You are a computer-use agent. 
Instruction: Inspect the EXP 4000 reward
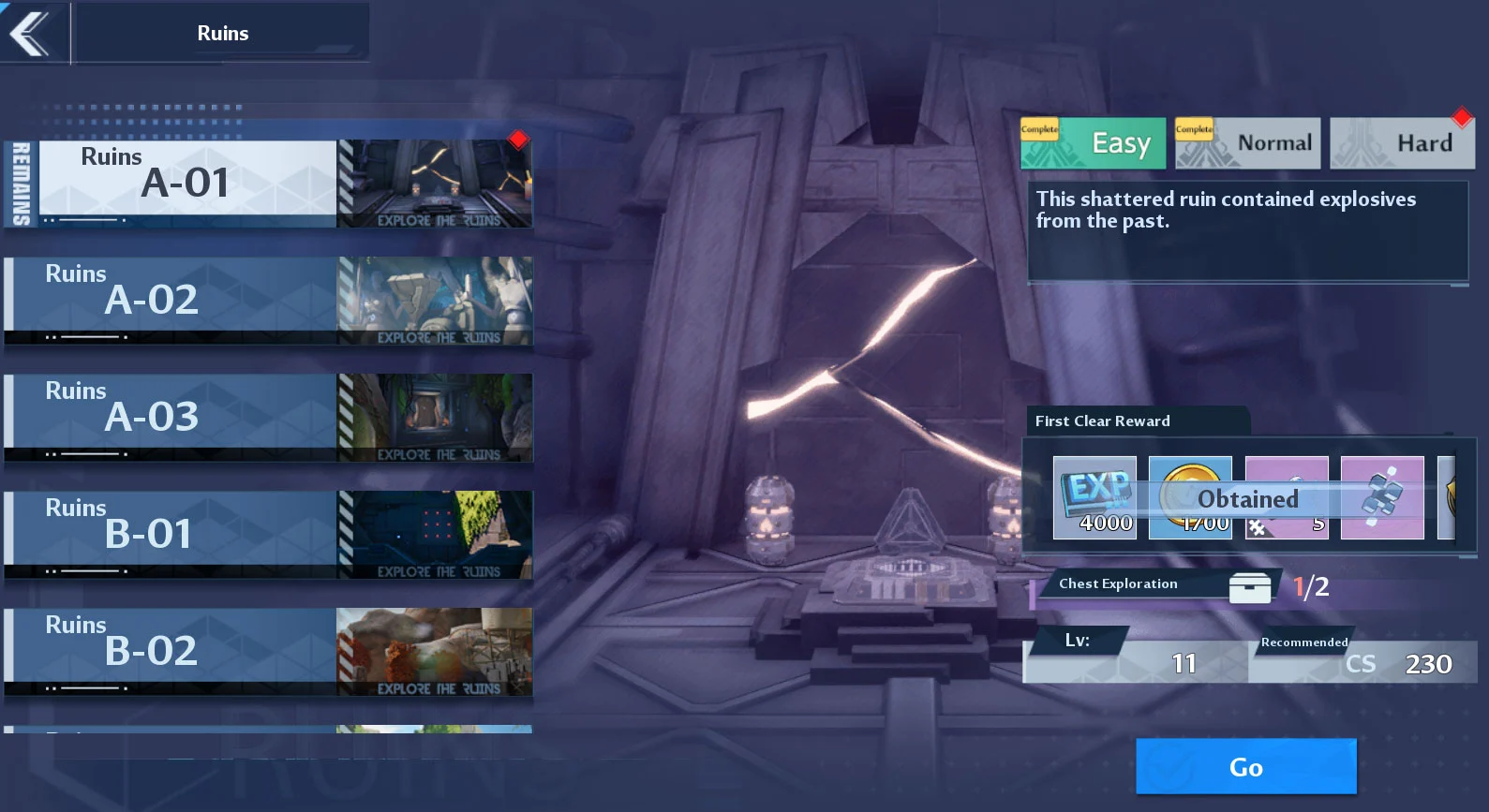click(x=1094, y=497)
